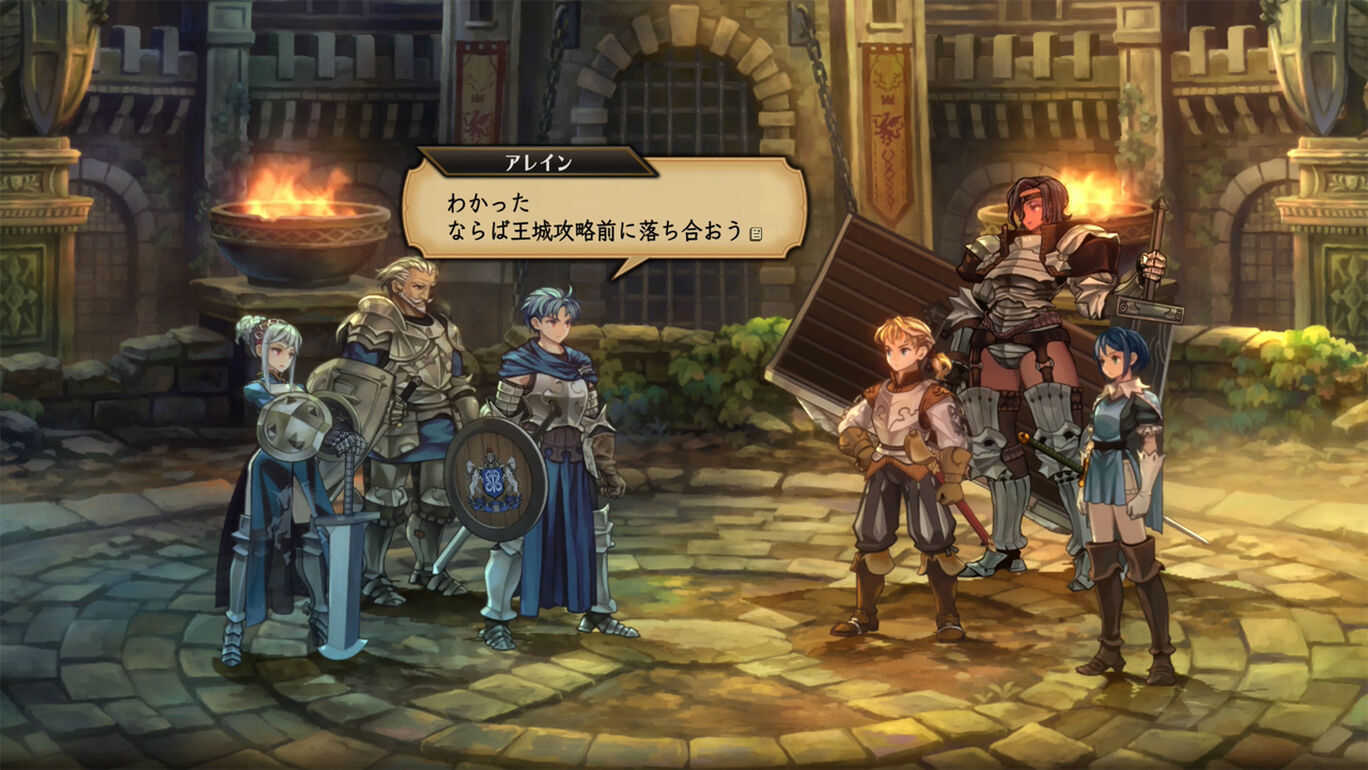Click the page-advance icon after the dialogue text

[756, 234]
